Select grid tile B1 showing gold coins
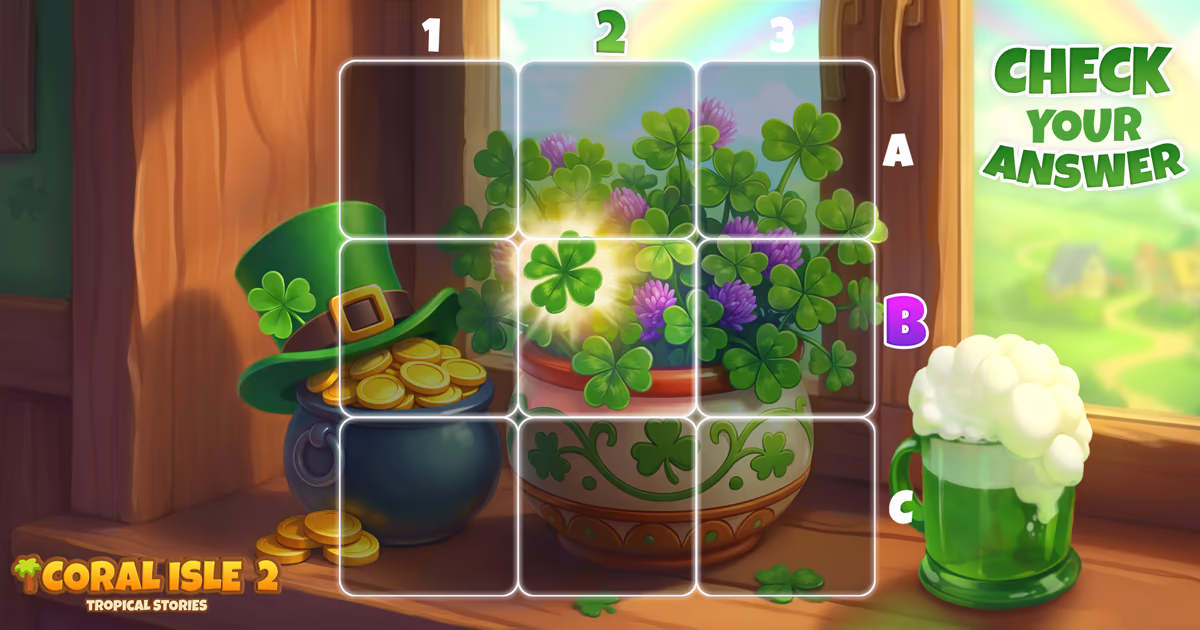 428,327
